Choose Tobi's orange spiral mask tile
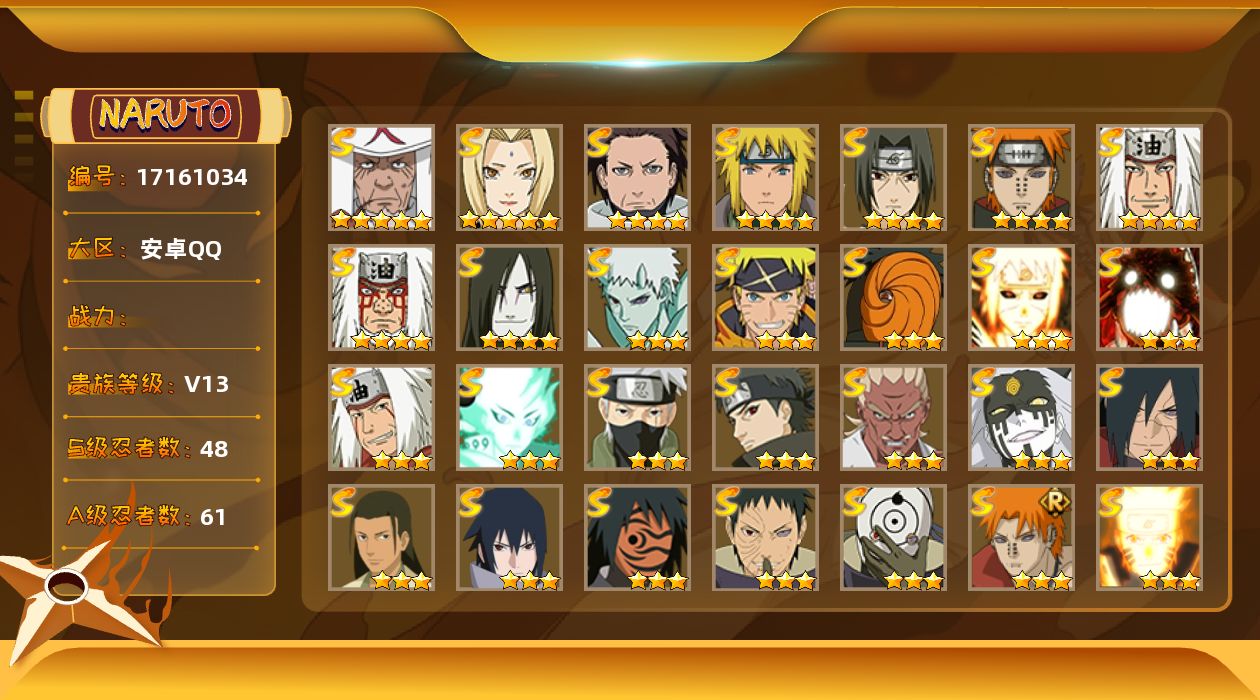 pos(893,298)
